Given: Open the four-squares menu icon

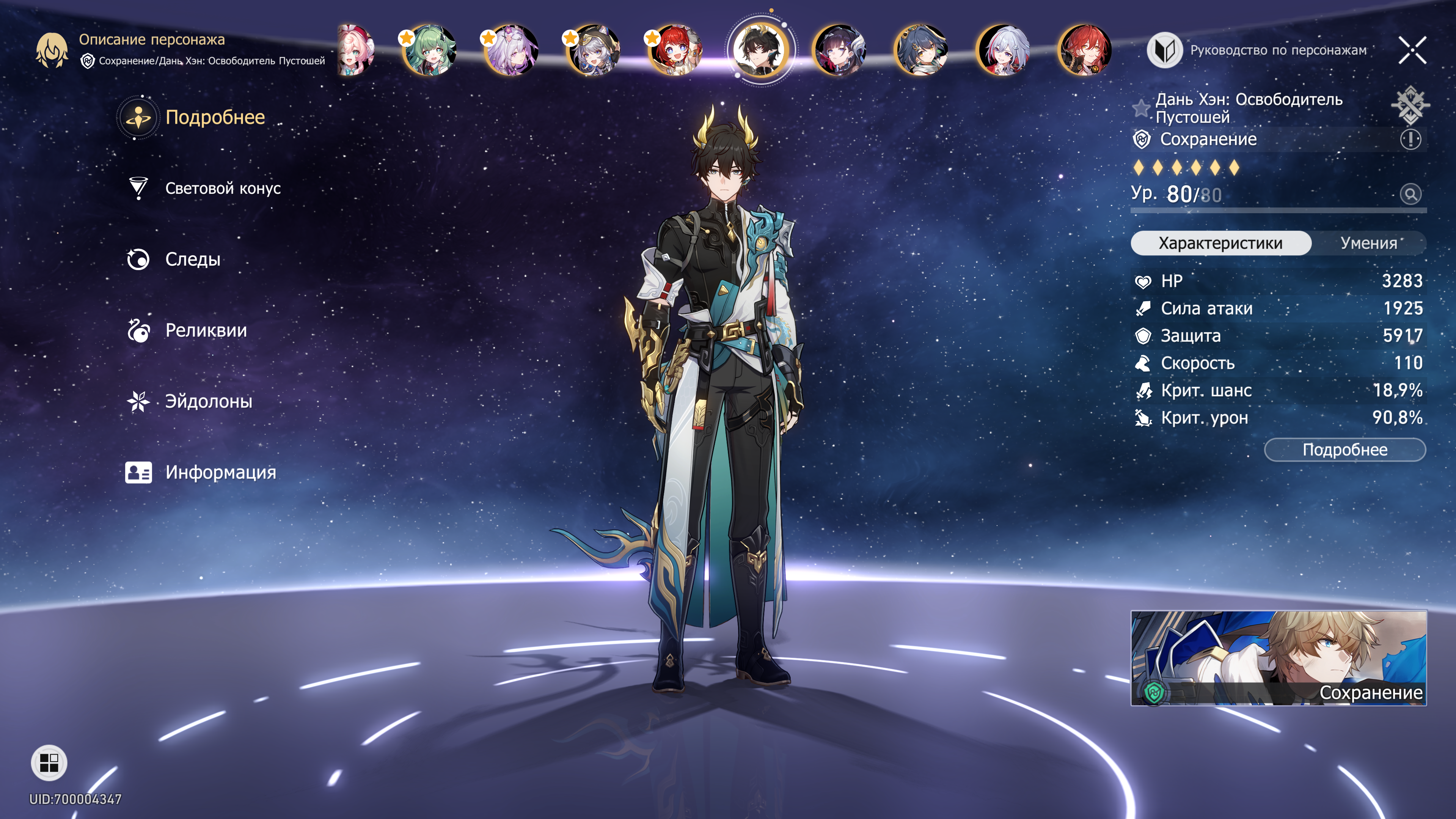Looking at the screenshot, I should tap(49, 763).
